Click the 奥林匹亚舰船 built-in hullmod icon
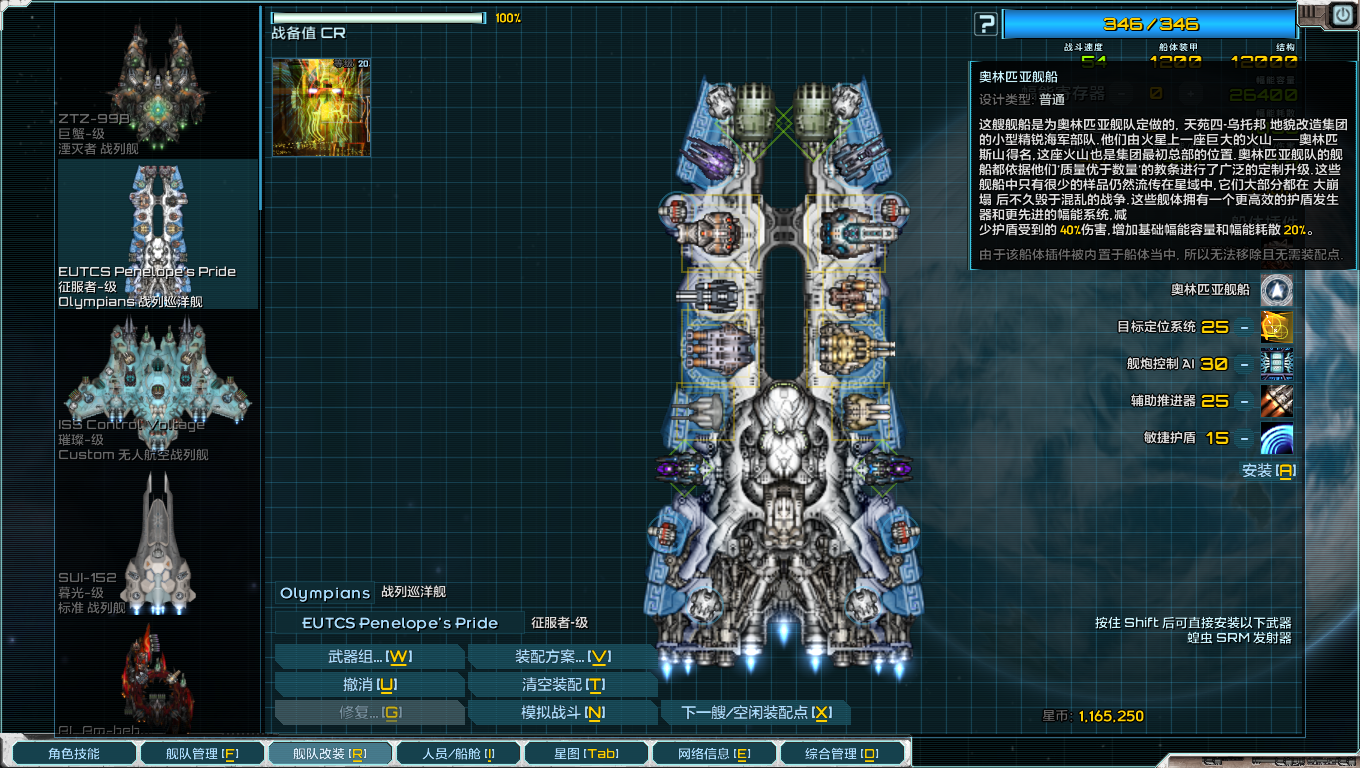 click(1278, 291)
